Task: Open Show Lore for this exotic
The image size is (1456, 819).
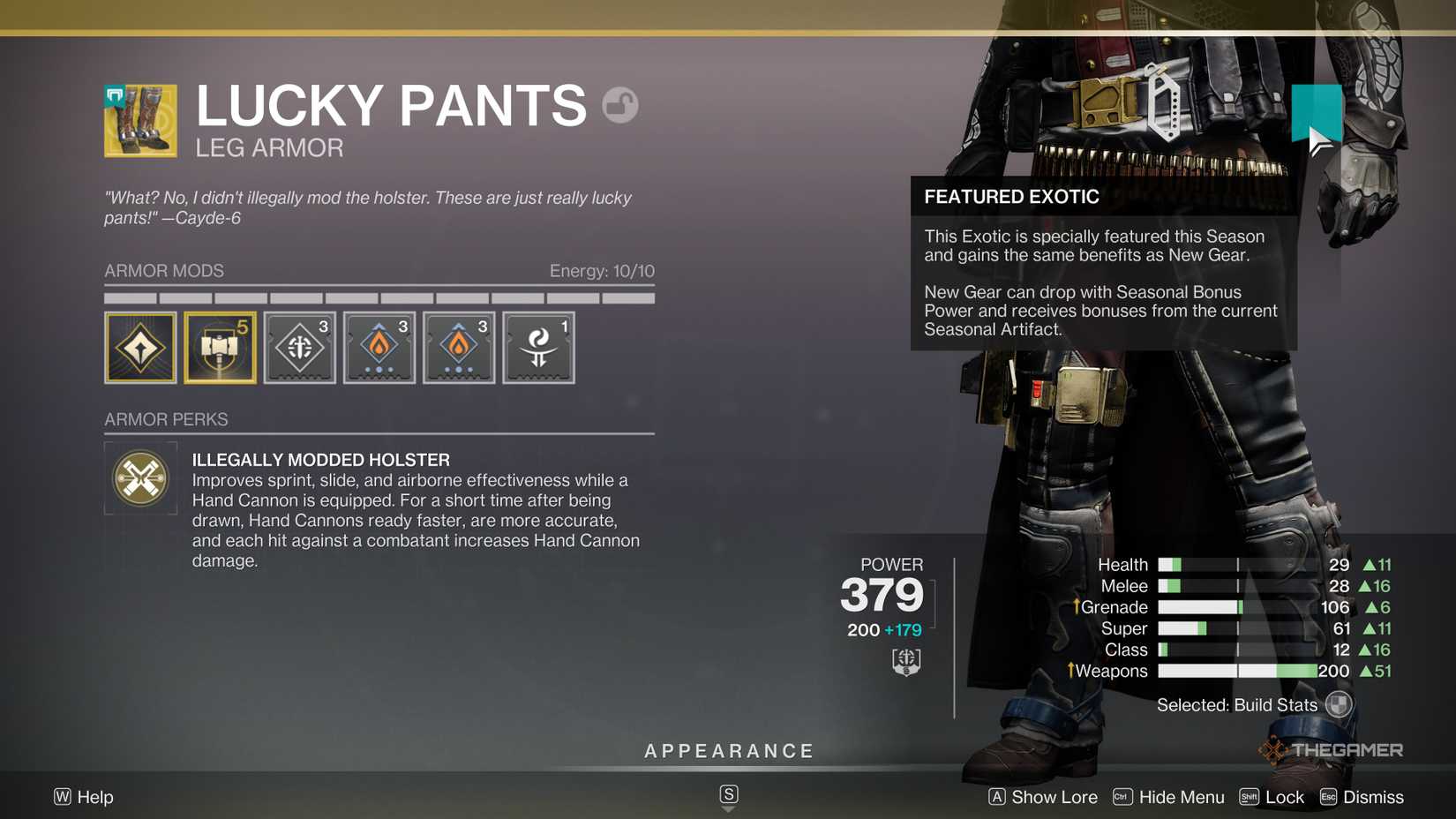Action: [x=1054, y=797]
